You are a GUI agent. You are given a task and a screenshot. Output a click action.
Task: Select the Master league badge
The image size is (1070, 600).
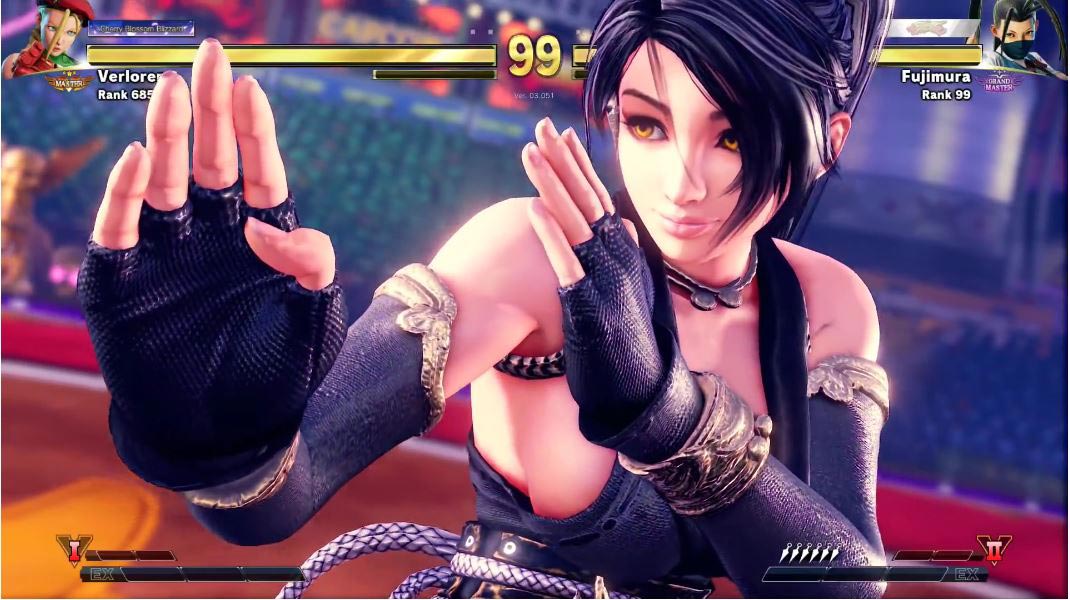coord(69,82)
